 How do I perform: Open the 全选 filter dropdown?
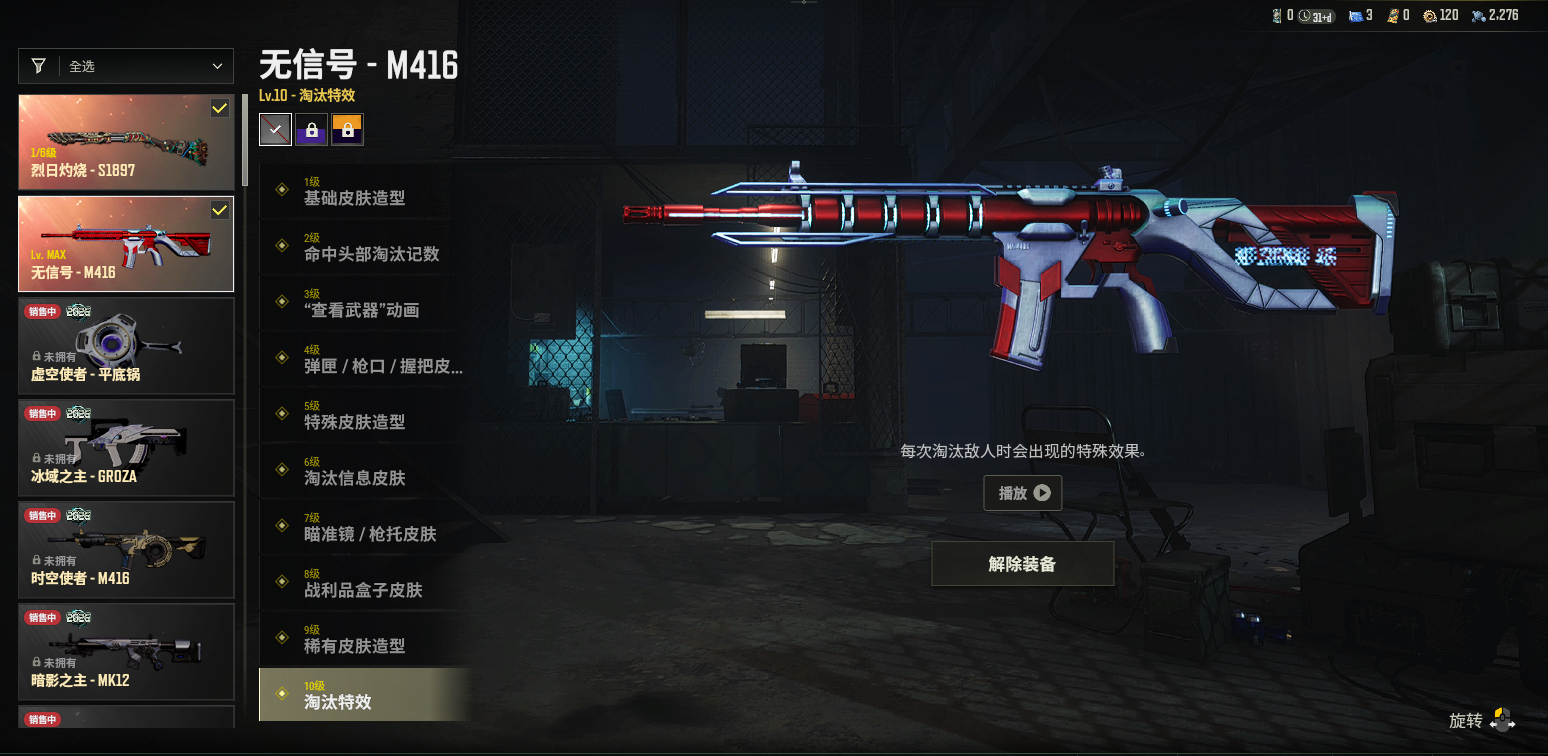point(126,66)
